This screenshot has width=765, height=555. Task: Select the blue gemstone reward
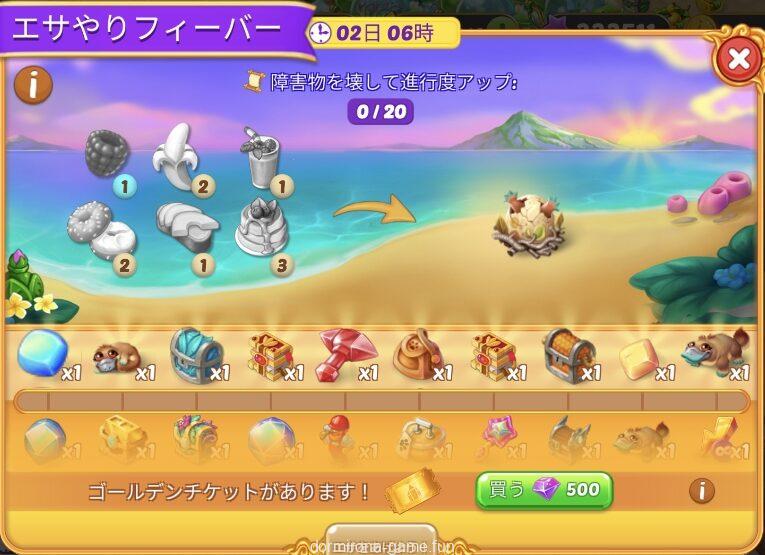point(42,353)
